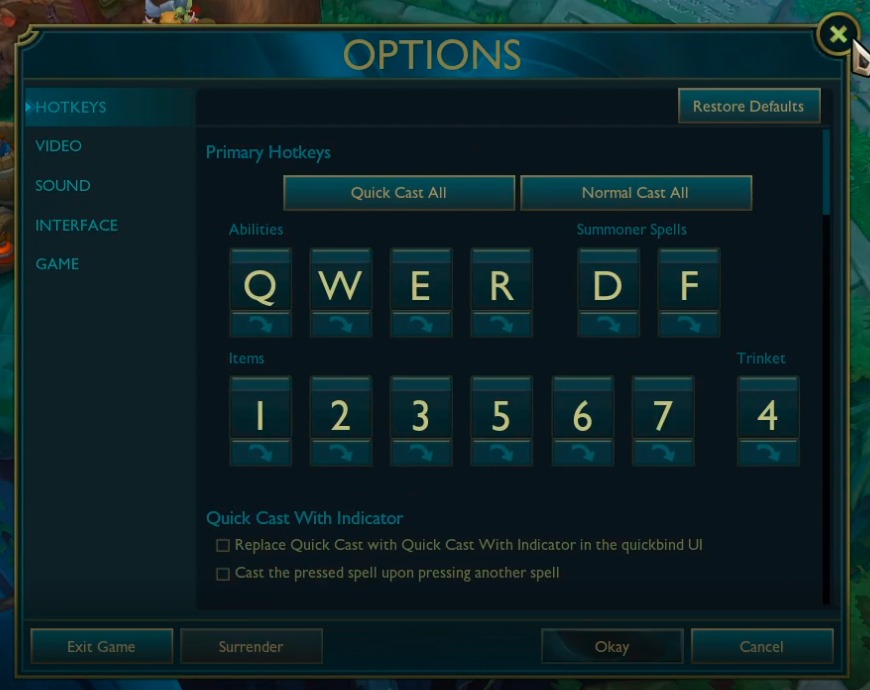Click the Exit Game button
Viewport: 870px width, 690px height.
(101, 647)
